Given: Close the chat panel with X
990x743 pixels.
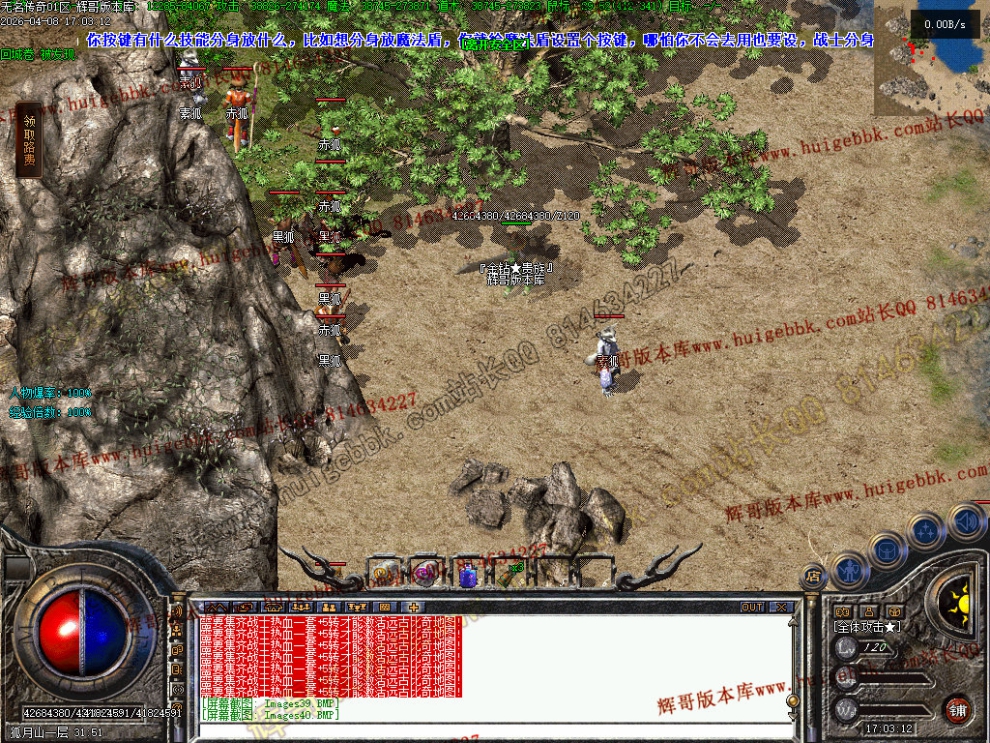Looking at the screenshot, I should tap(781, 607).
